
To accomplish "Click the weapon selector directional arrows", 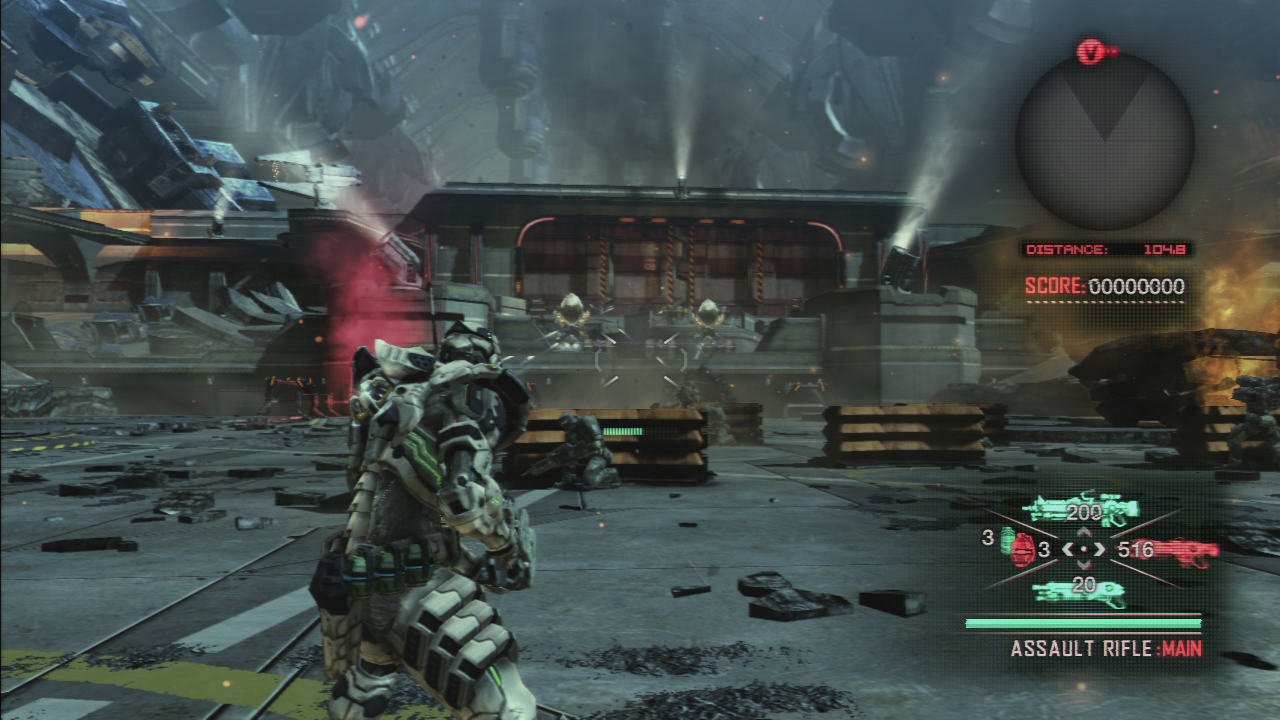I will pyautogui.click(x=1083, y=549).
